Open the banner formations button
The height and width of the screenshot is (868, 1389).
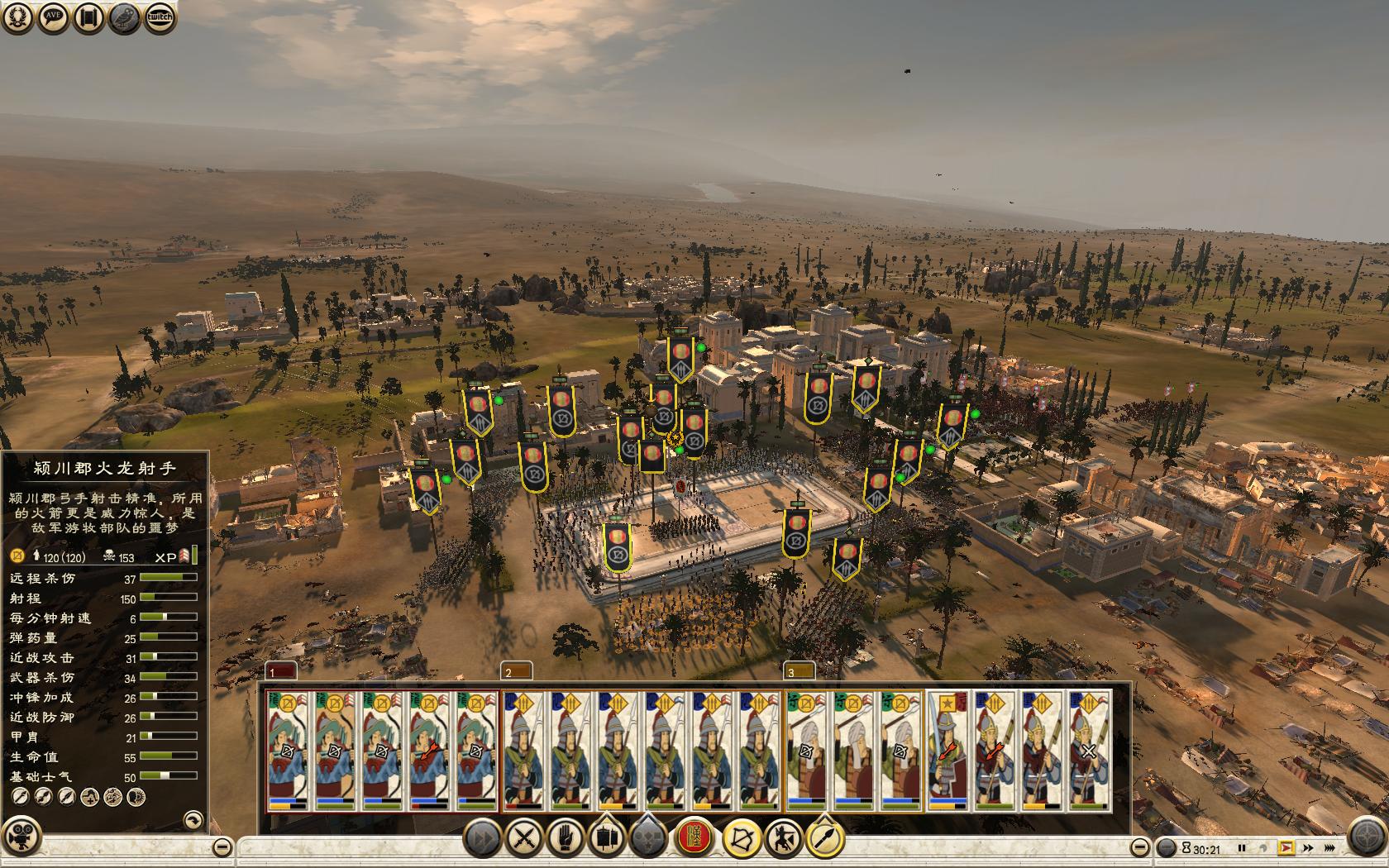point(605,839)
